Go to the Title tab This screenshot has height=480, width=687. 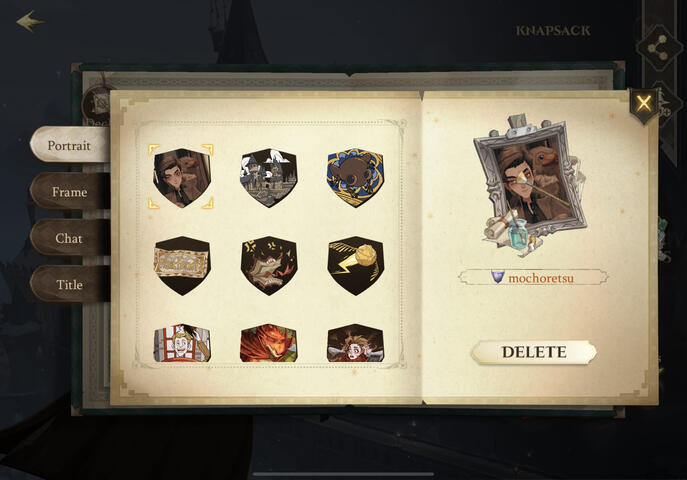click(69, 285)
